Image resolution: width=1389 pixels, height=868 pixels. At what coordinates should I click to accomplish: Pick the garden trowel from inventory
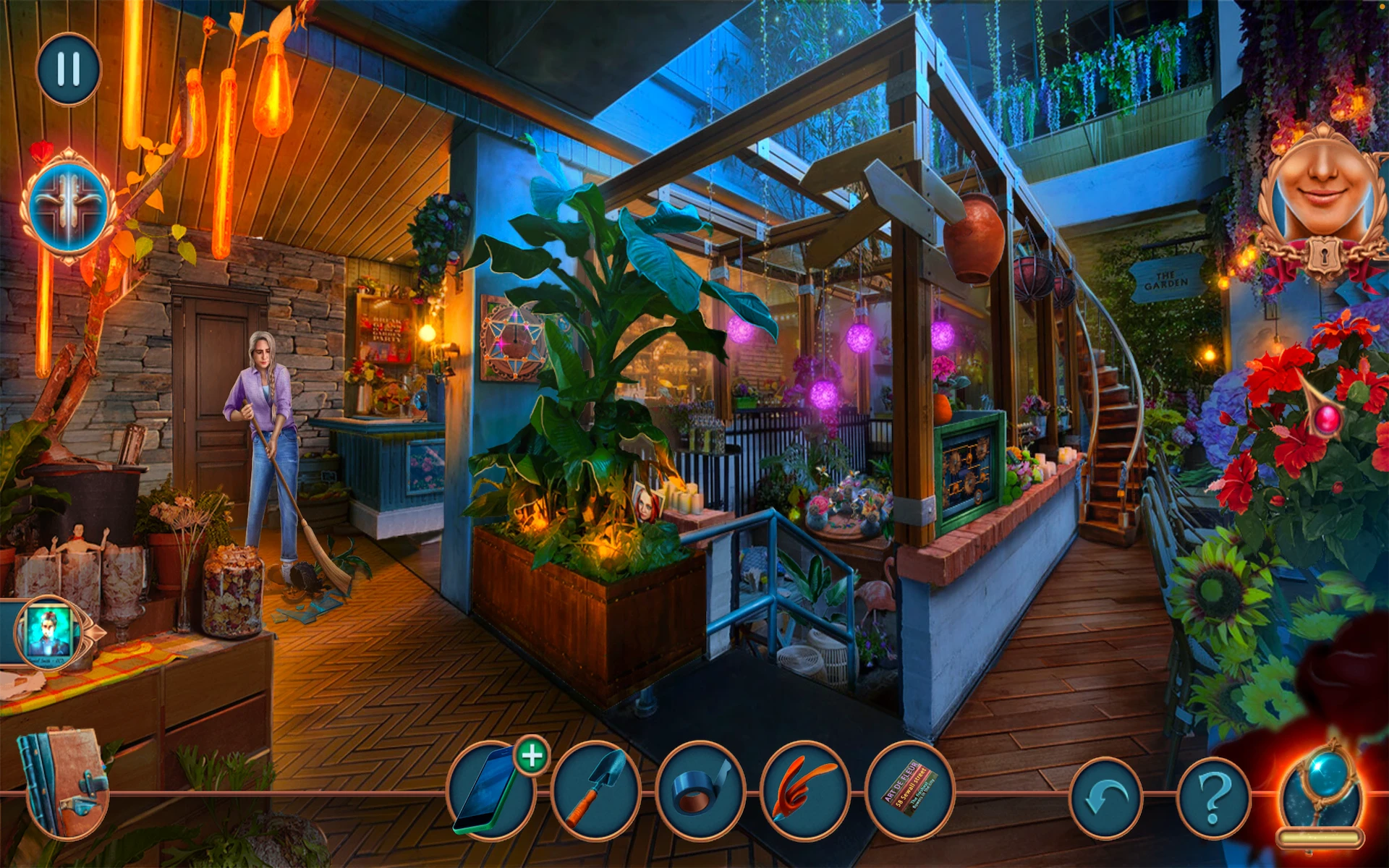[595, 791]
